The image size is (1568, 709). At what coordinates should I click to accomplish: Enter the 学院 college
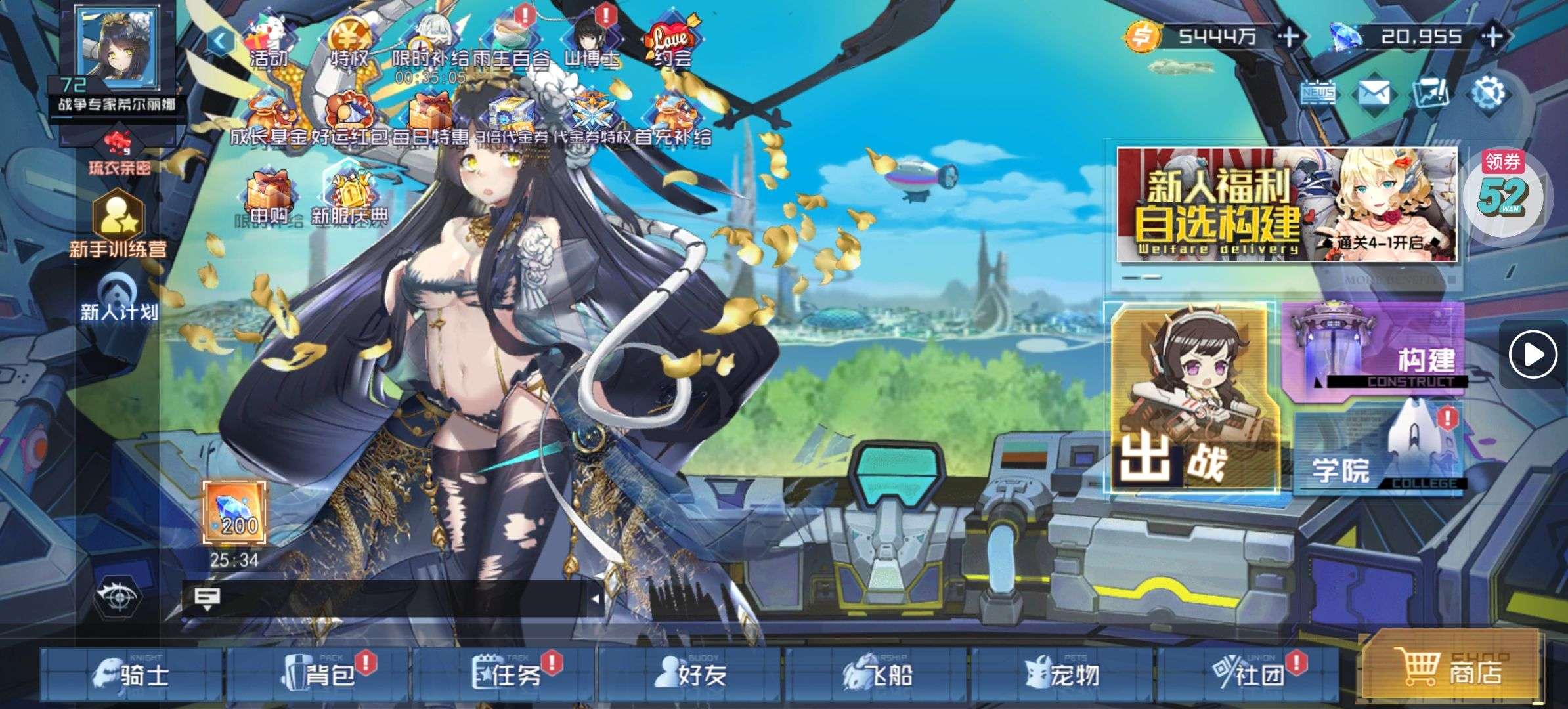(1379, 453)
